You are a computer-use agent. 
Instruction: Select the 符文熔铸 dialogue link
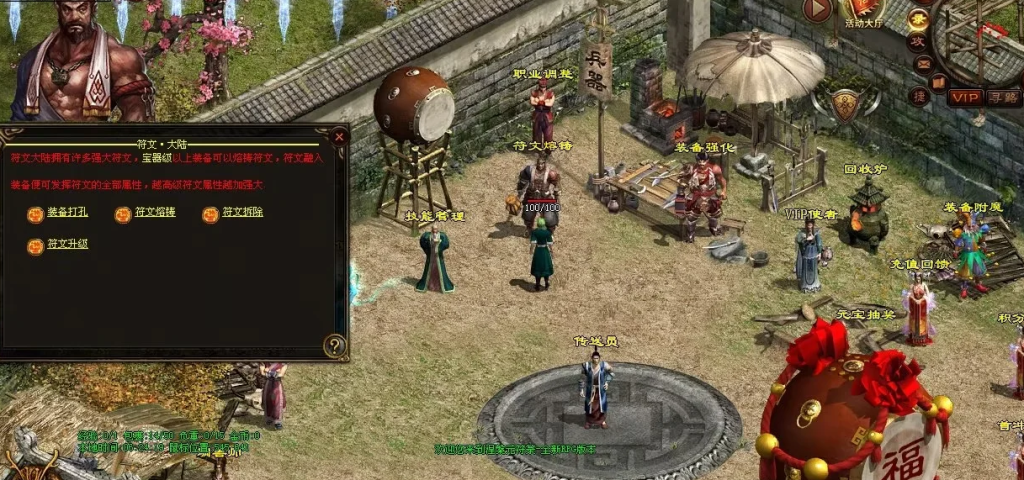tap(155, 213)
